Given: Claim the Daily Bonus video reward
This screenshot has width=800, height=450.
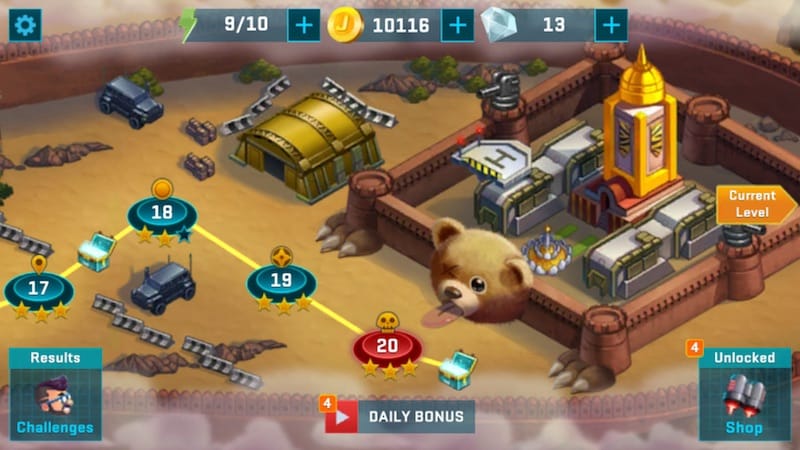Looking at the screenshot, I should pyautogui.click(x=399, y=416).
